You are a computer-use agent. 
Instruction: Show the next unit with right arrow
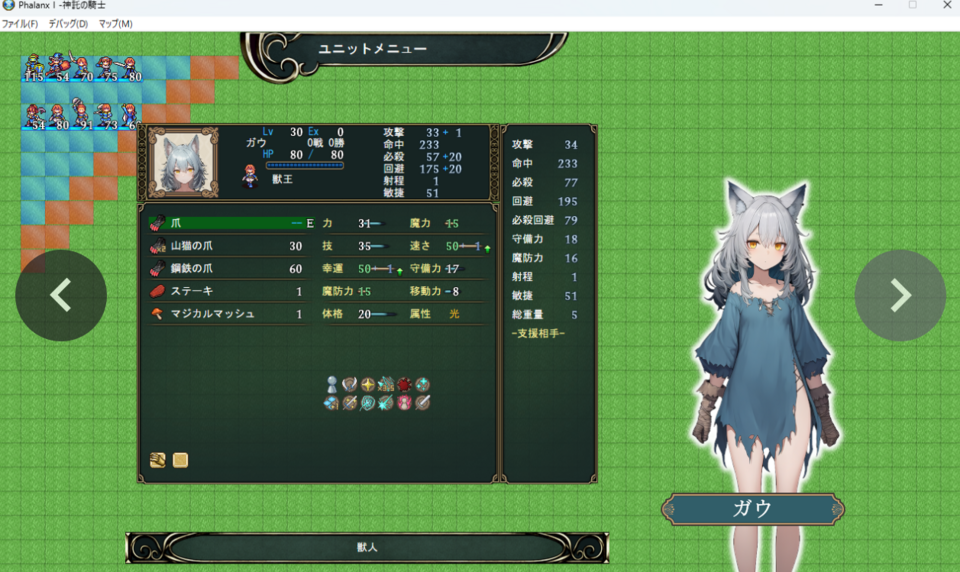(x=900, y=295)
